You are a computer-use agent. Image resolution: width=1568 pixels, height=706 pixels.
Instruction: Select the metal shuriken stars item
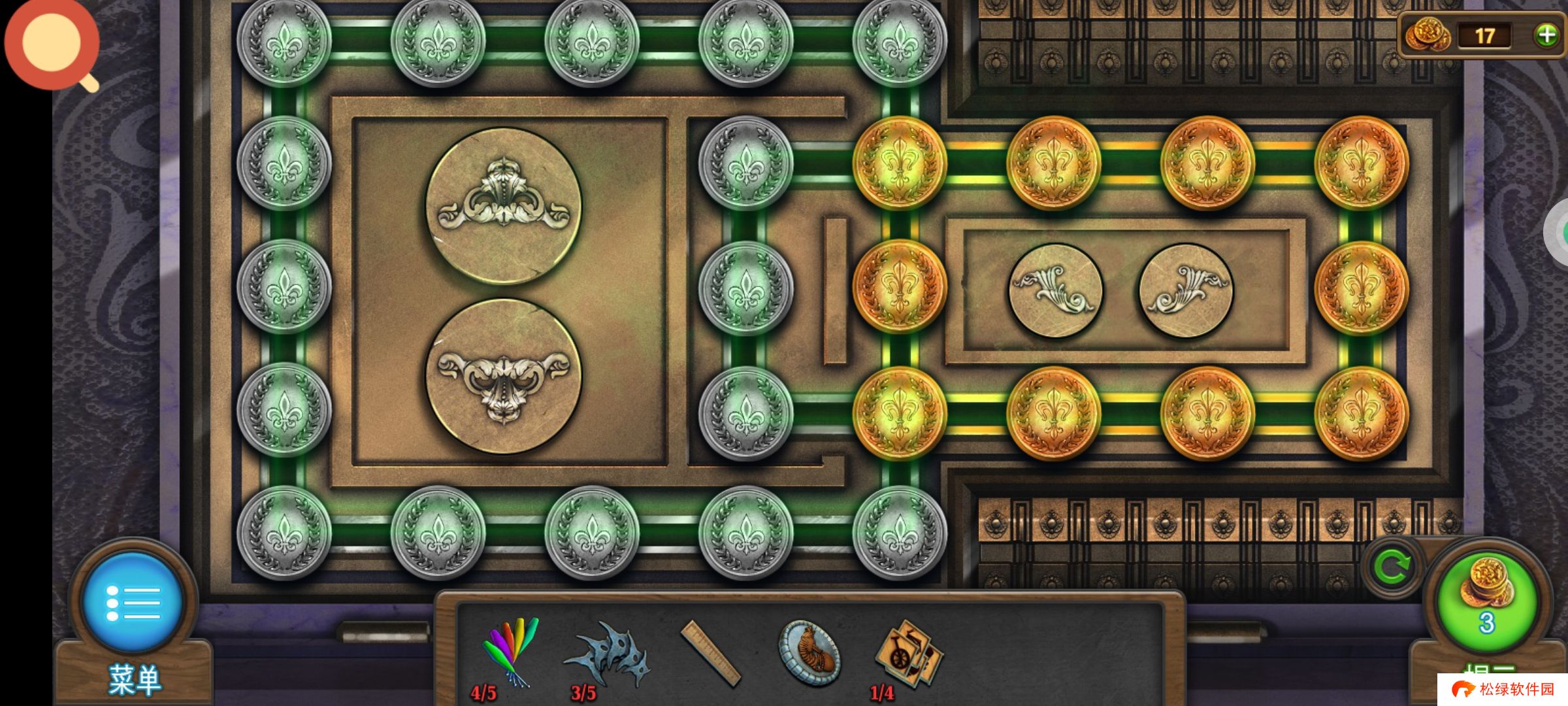pos(609,655)
